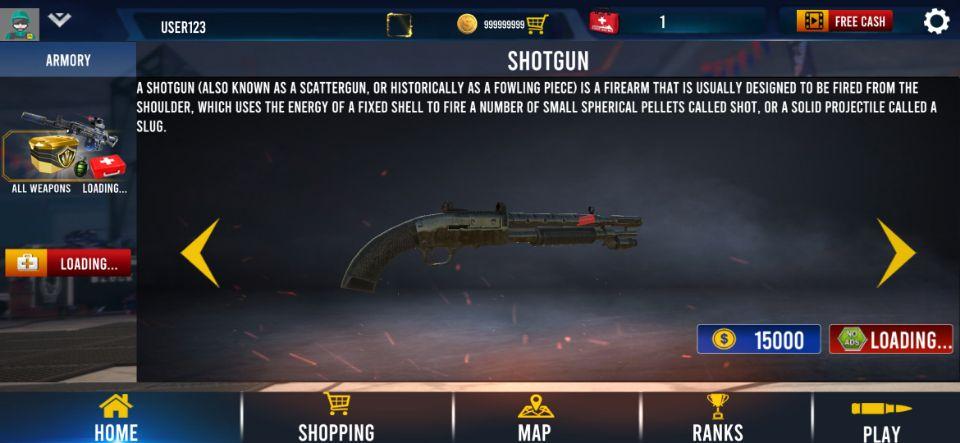Click the No Ads loading button
960x443 pixels.
[x=890, y=340]
